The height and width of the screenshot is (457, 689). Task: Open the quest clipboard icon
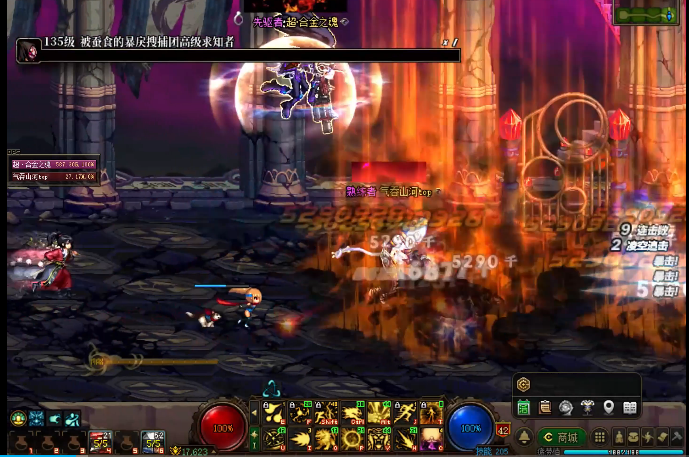tap(545, 407)
